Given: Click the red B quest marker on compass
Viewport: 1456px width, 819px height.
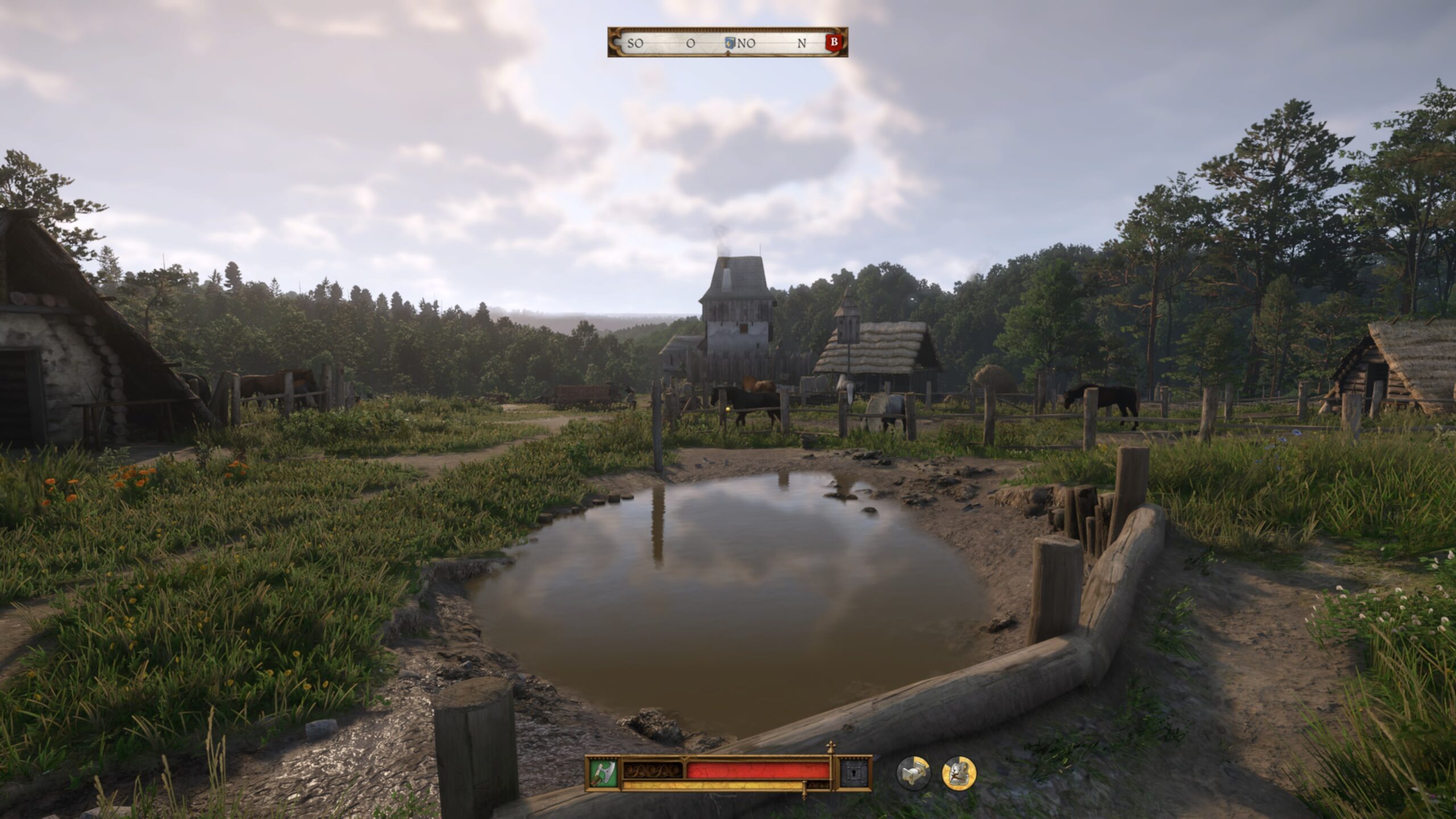Looking at the screenshot, I should point(834,42).
